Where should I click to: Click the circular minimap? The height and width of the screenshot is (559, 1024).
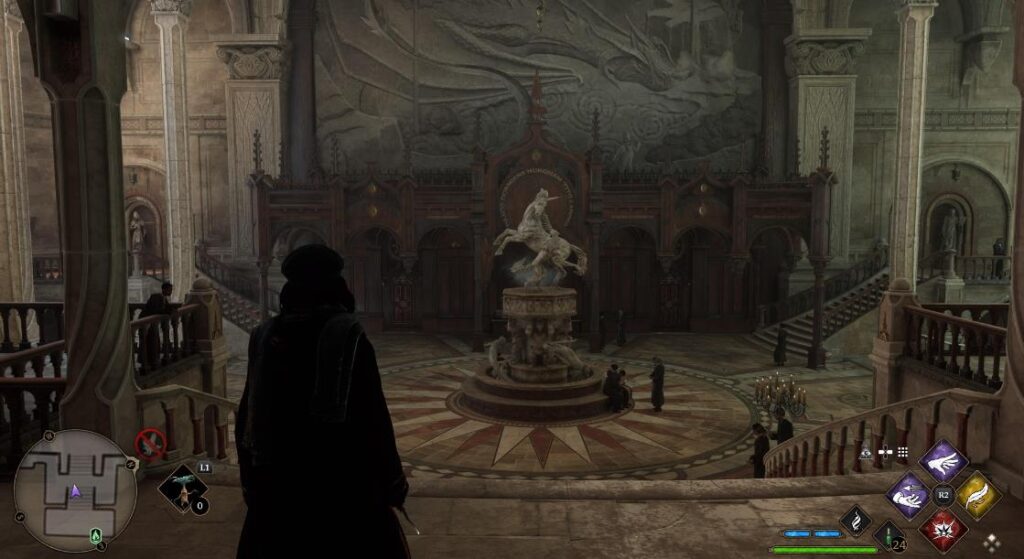75,489
